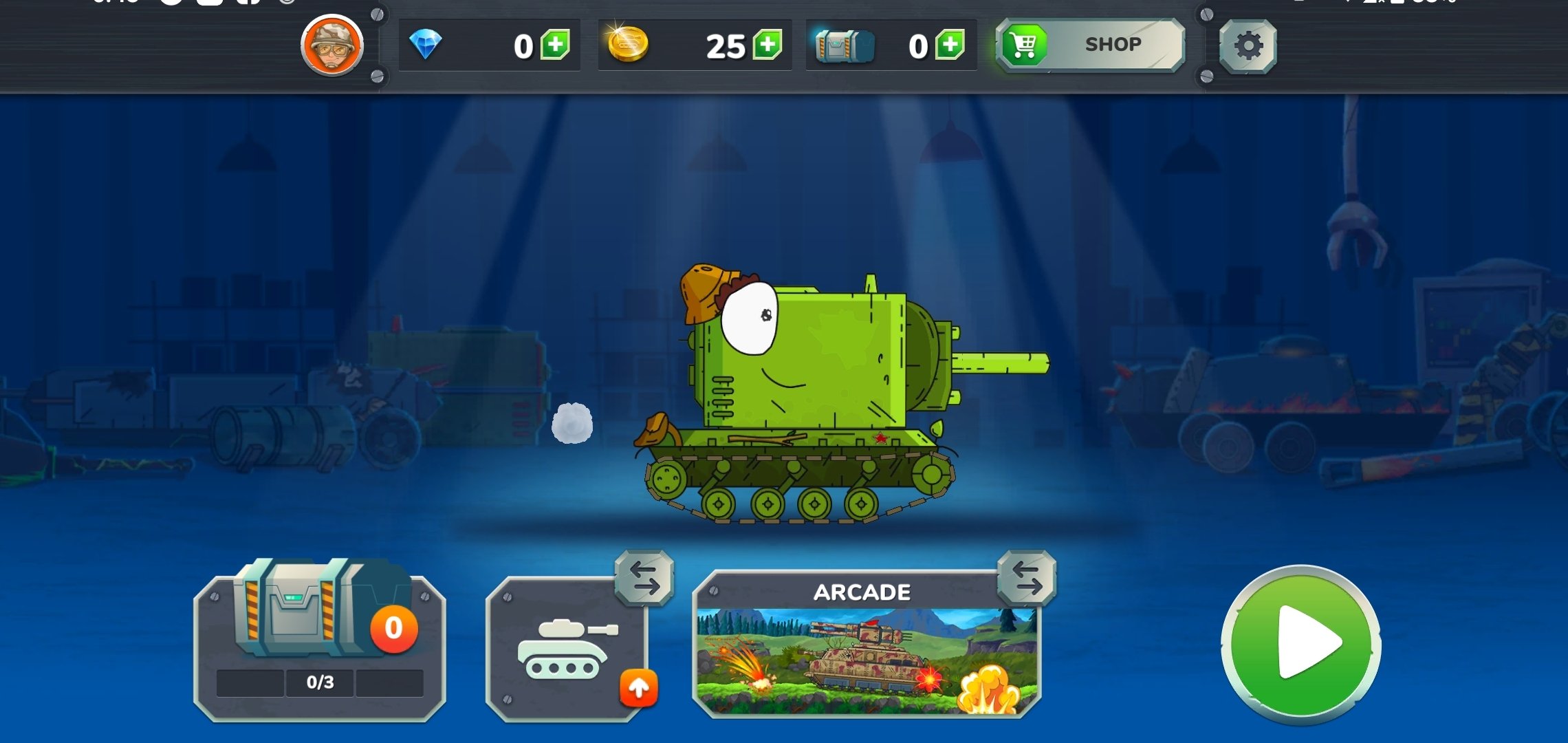1568x743 pixels.
Task: Add more blue diamonds
Action: [555, 45]
